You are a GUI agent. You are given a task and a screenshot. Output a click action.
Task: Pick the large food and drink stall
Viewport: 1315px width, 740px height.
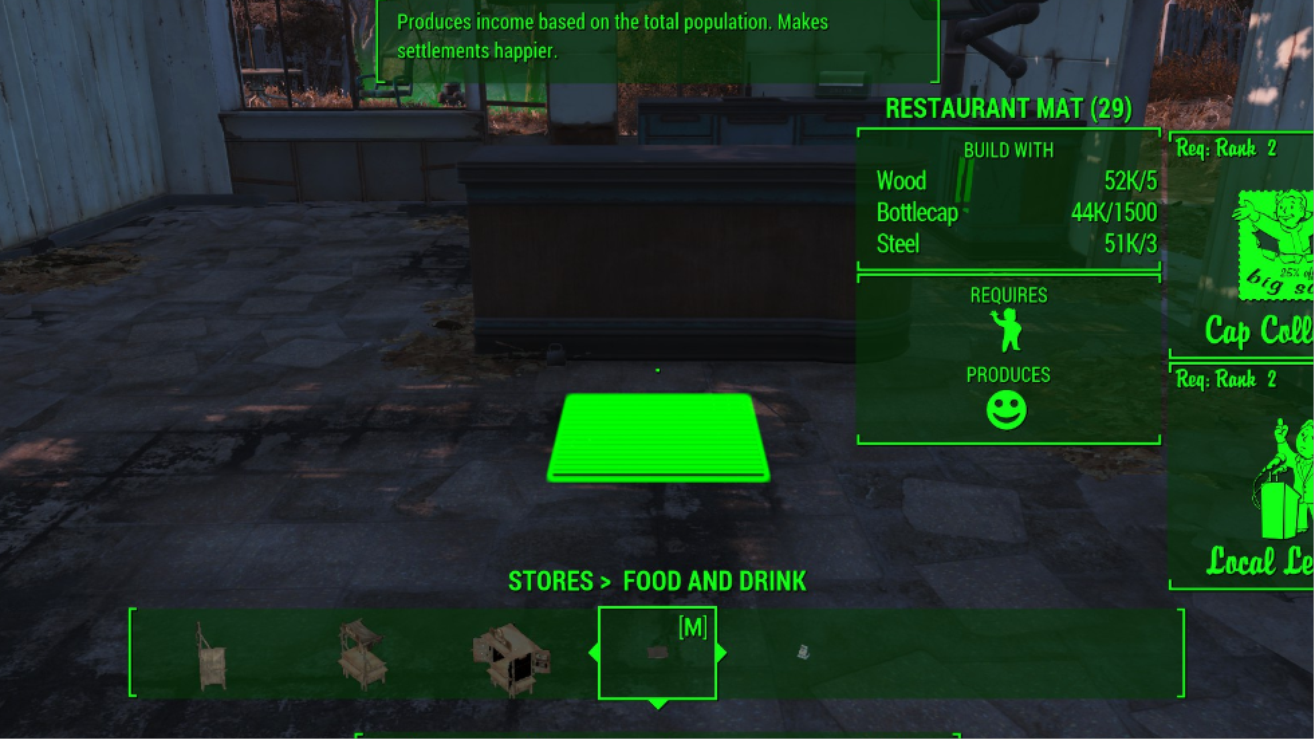point(511,658)
